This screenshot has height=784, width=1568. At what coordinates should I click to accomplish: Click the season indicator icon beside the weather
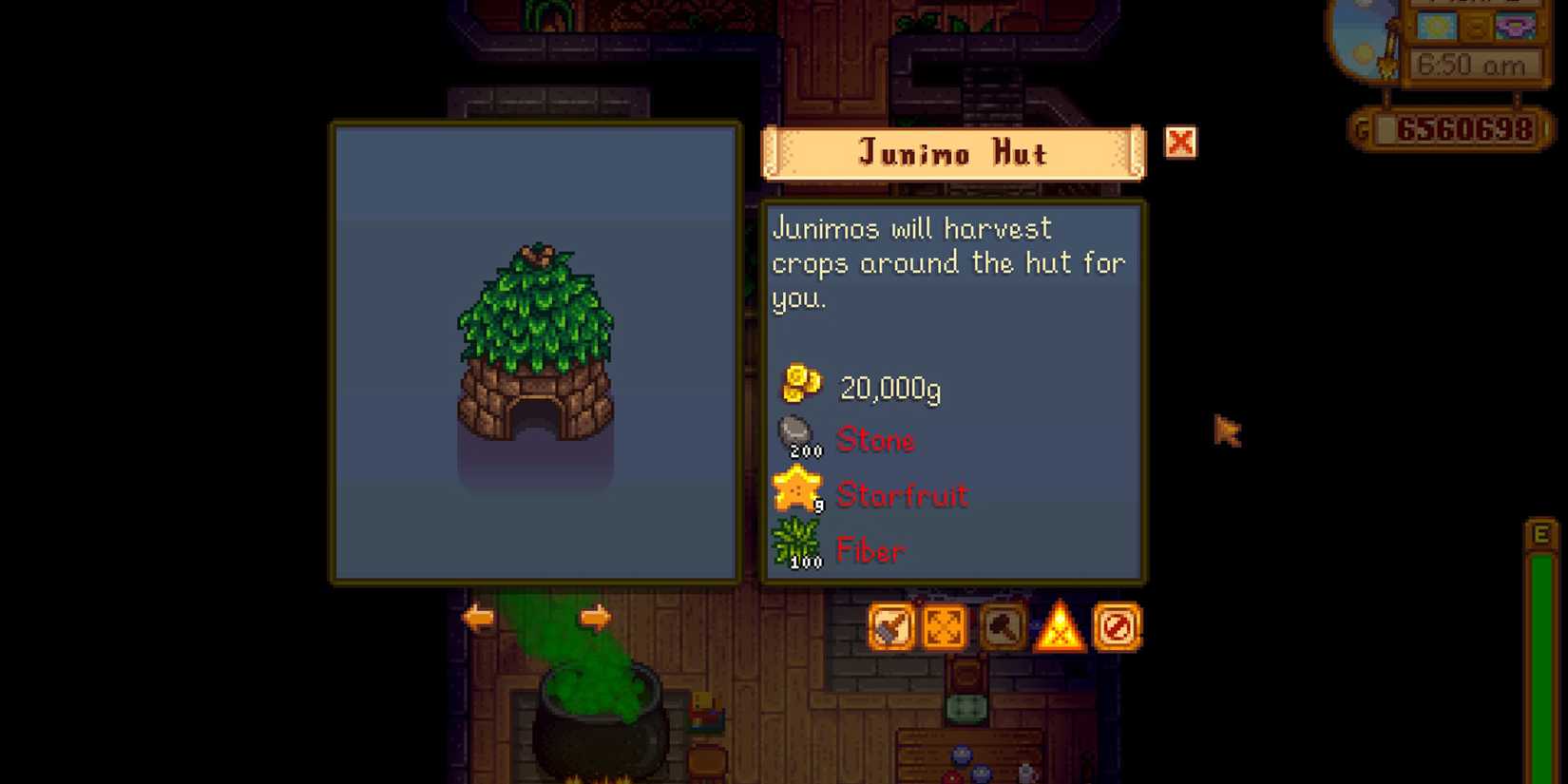point(1476,27)
